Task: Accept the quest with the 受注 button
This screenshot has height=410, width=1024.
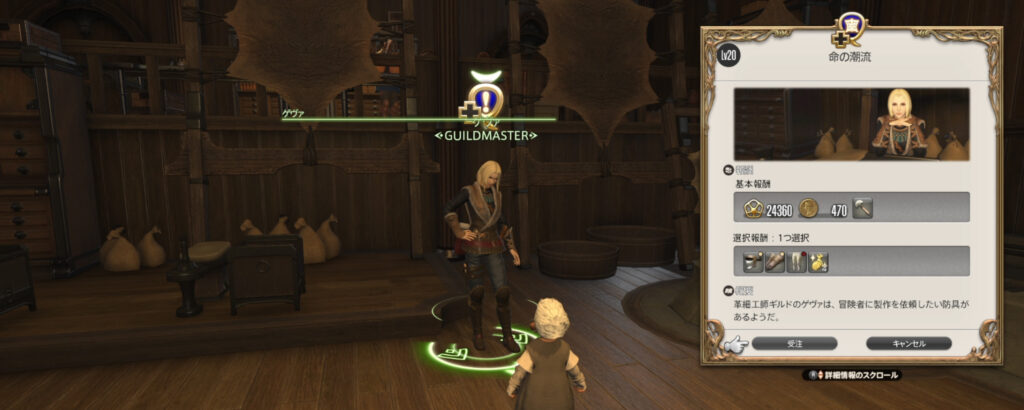Action: click(795, 343)
